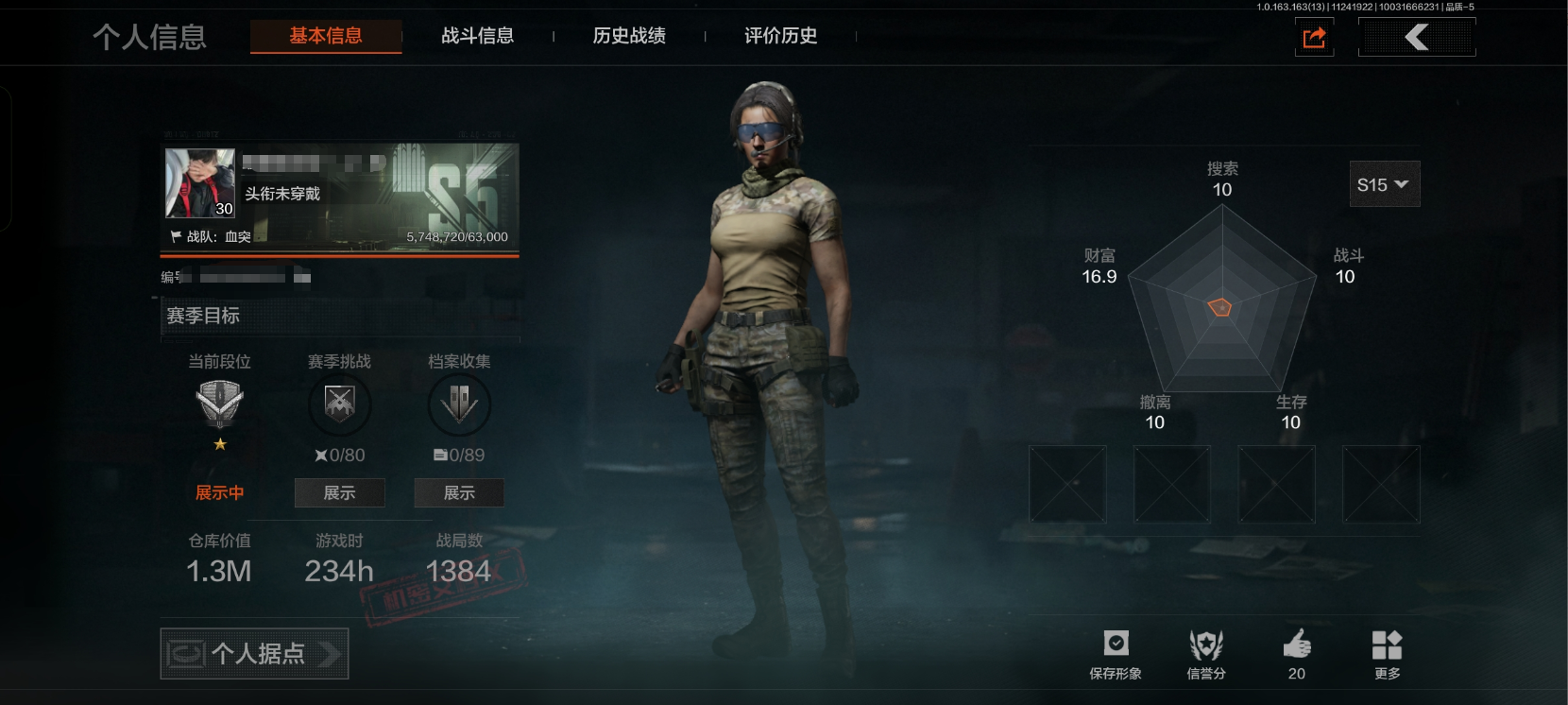
Task: Go back using the arrow button
Action: click(x=1416, y=38)
